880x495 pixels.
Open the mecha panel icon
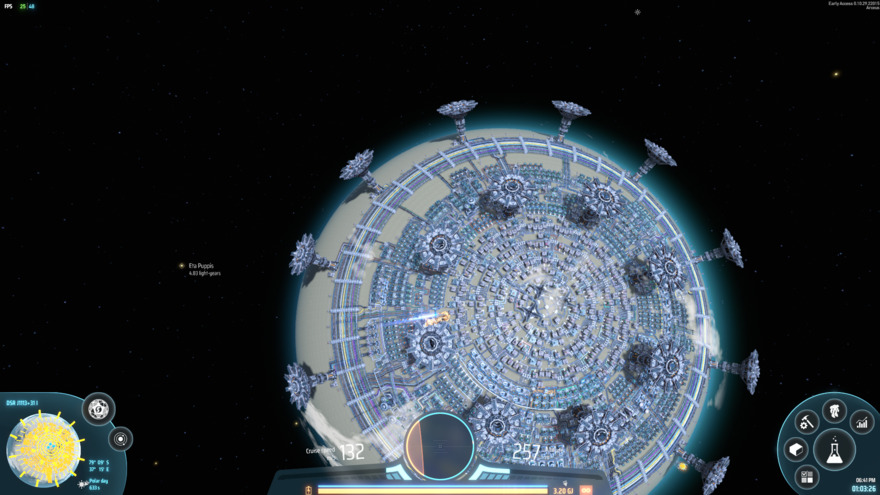(x=834, y=410)
